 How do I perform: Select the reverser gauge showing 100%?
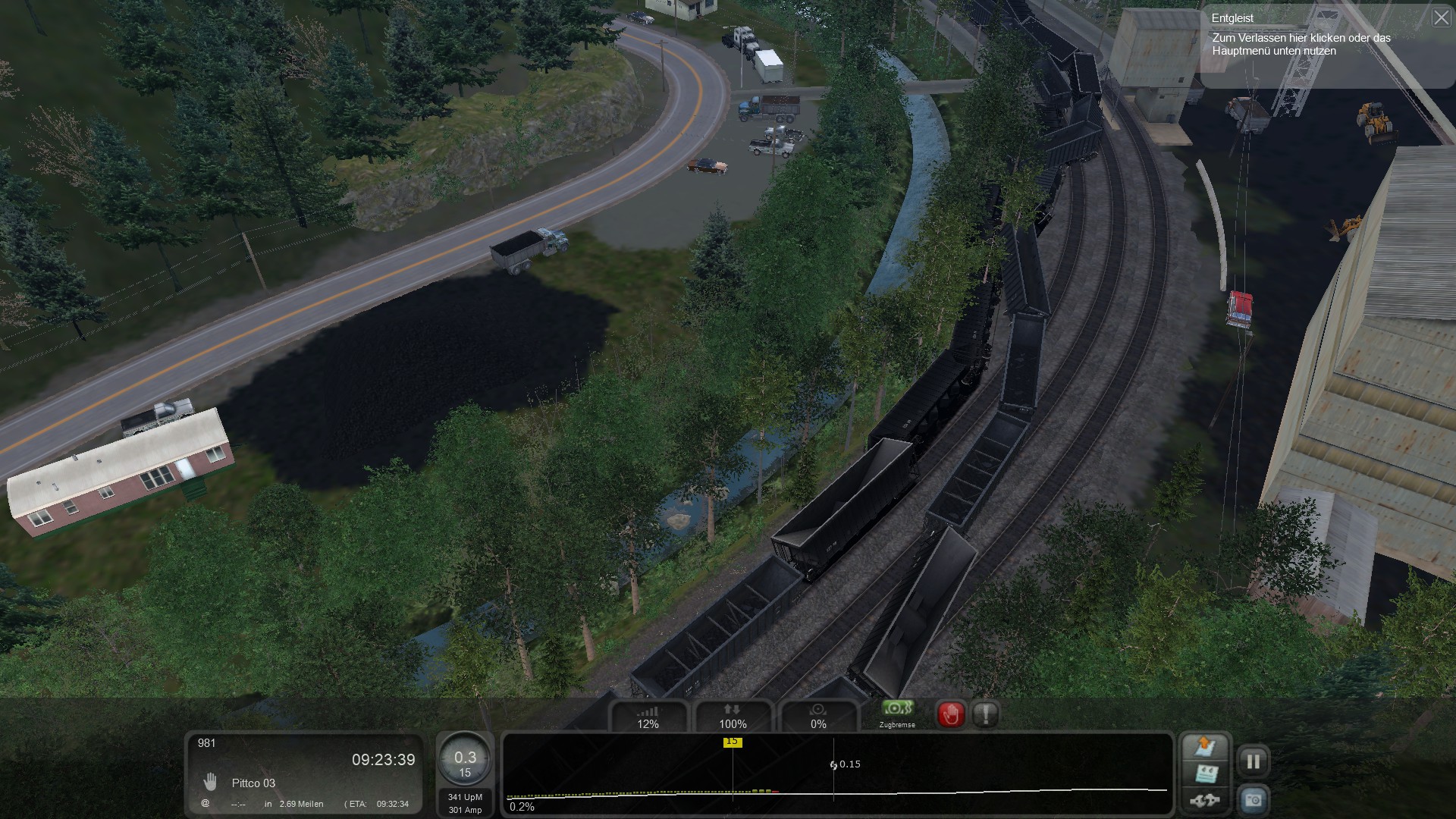click(x=733, y=717)
